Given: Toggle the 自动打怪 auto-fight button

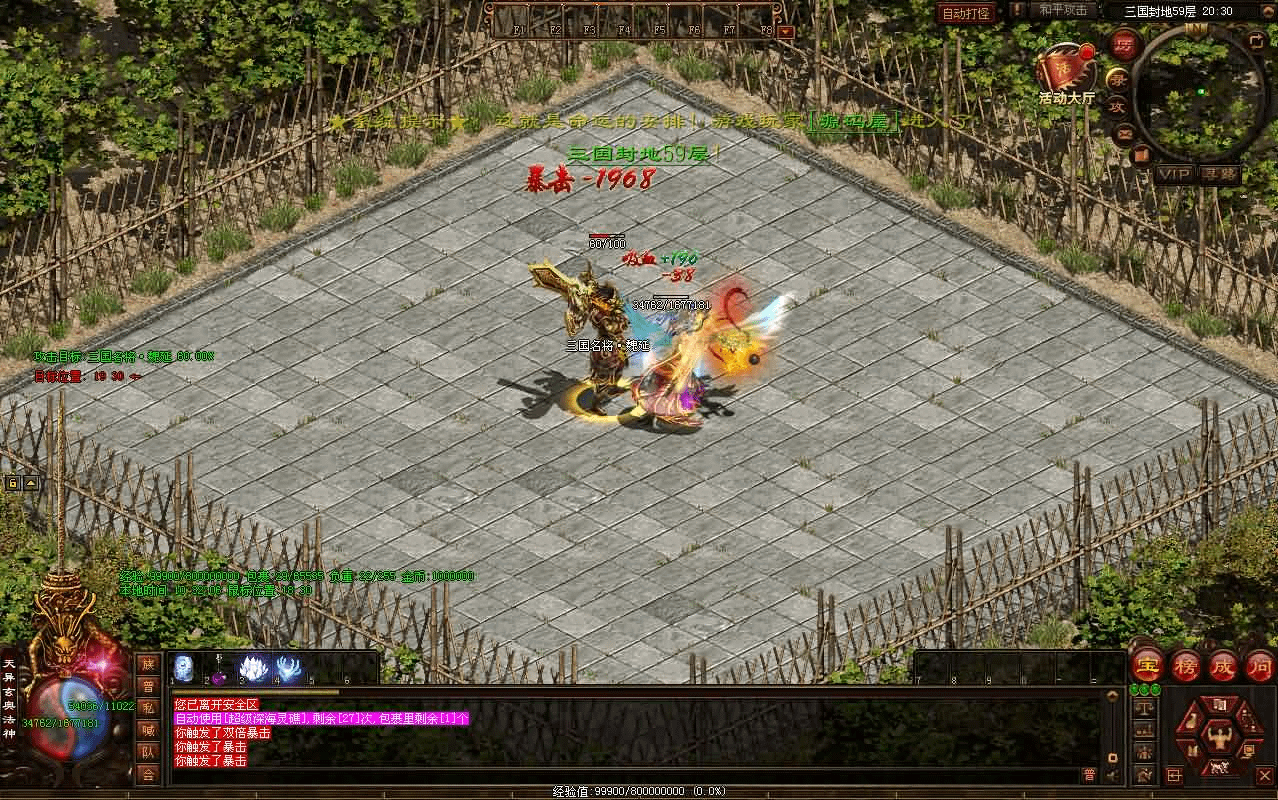Looking at the screenshot, I should click(967, 13).
